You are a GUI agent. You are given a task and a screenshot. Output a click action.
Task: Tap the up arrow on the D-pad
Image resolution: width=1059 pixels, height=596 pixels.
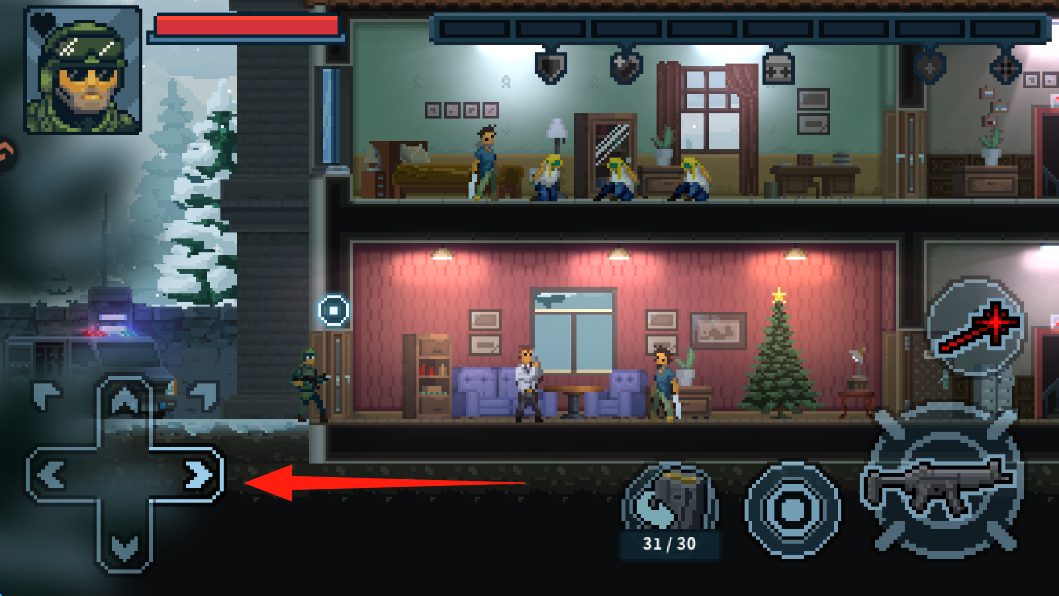(124, 402)
